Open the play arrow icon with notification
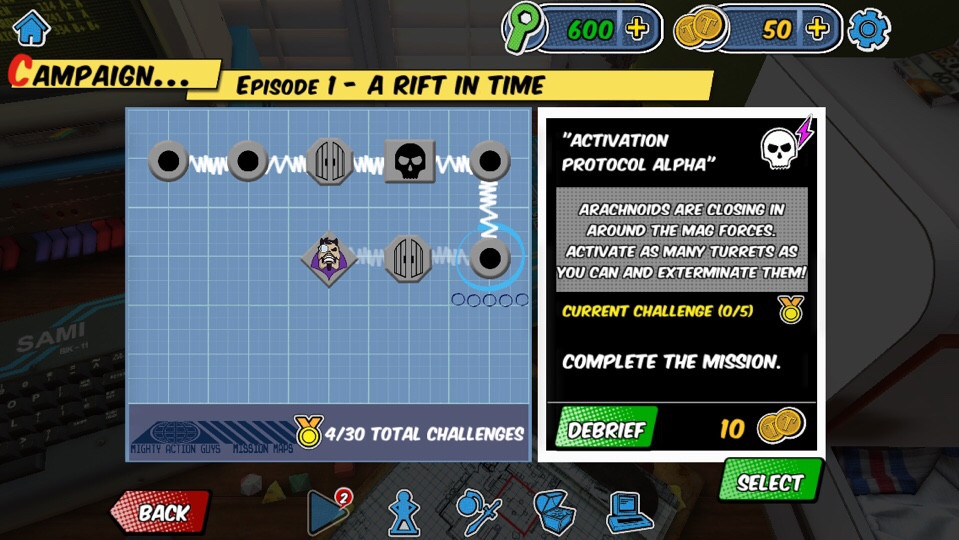The image size is (959, 540). click(327, 512)
